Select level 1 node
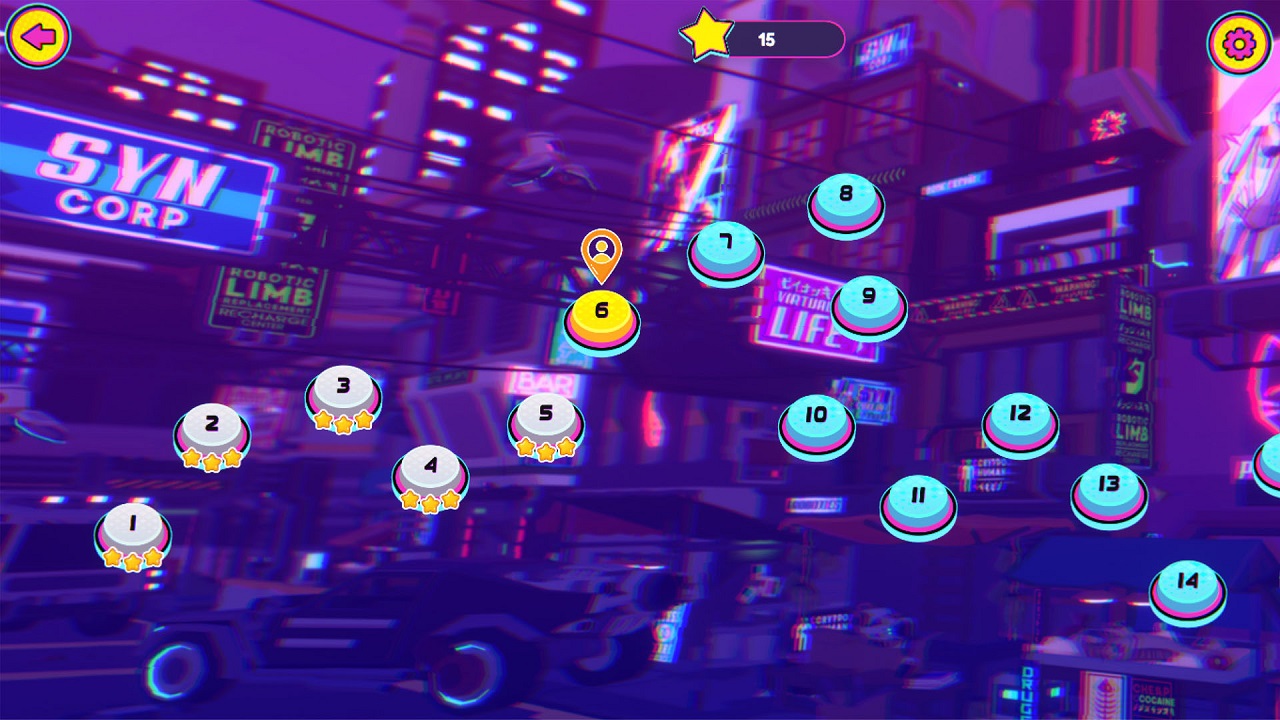Viewport: 1280px width, 720px height. coord(133,526)
